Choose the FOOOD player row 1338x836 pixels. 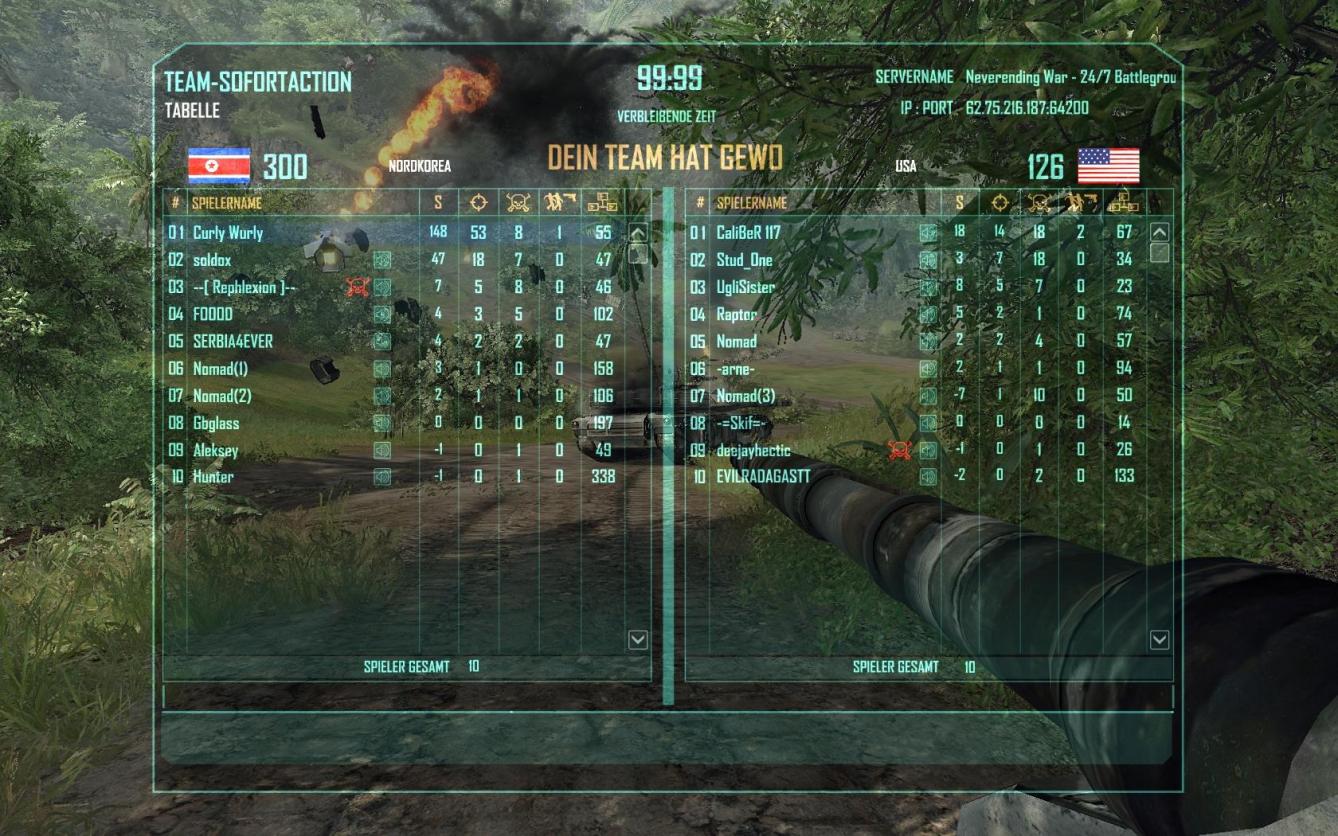213,314
